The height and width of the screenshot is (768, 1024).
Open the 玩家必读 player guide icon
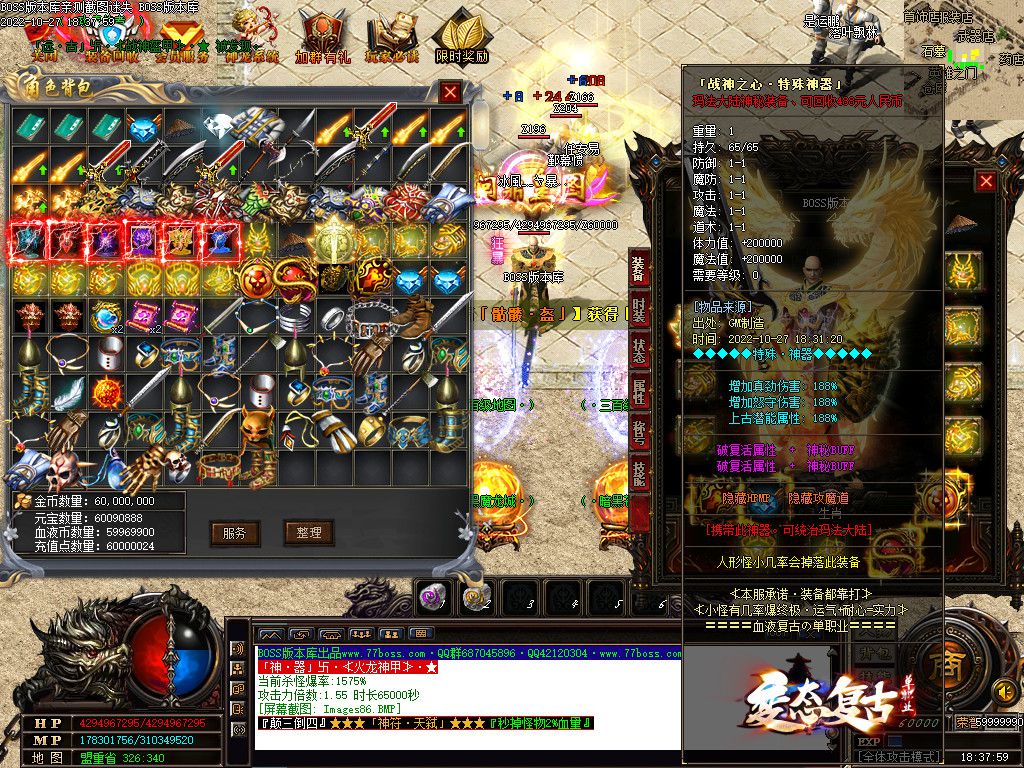391,40
